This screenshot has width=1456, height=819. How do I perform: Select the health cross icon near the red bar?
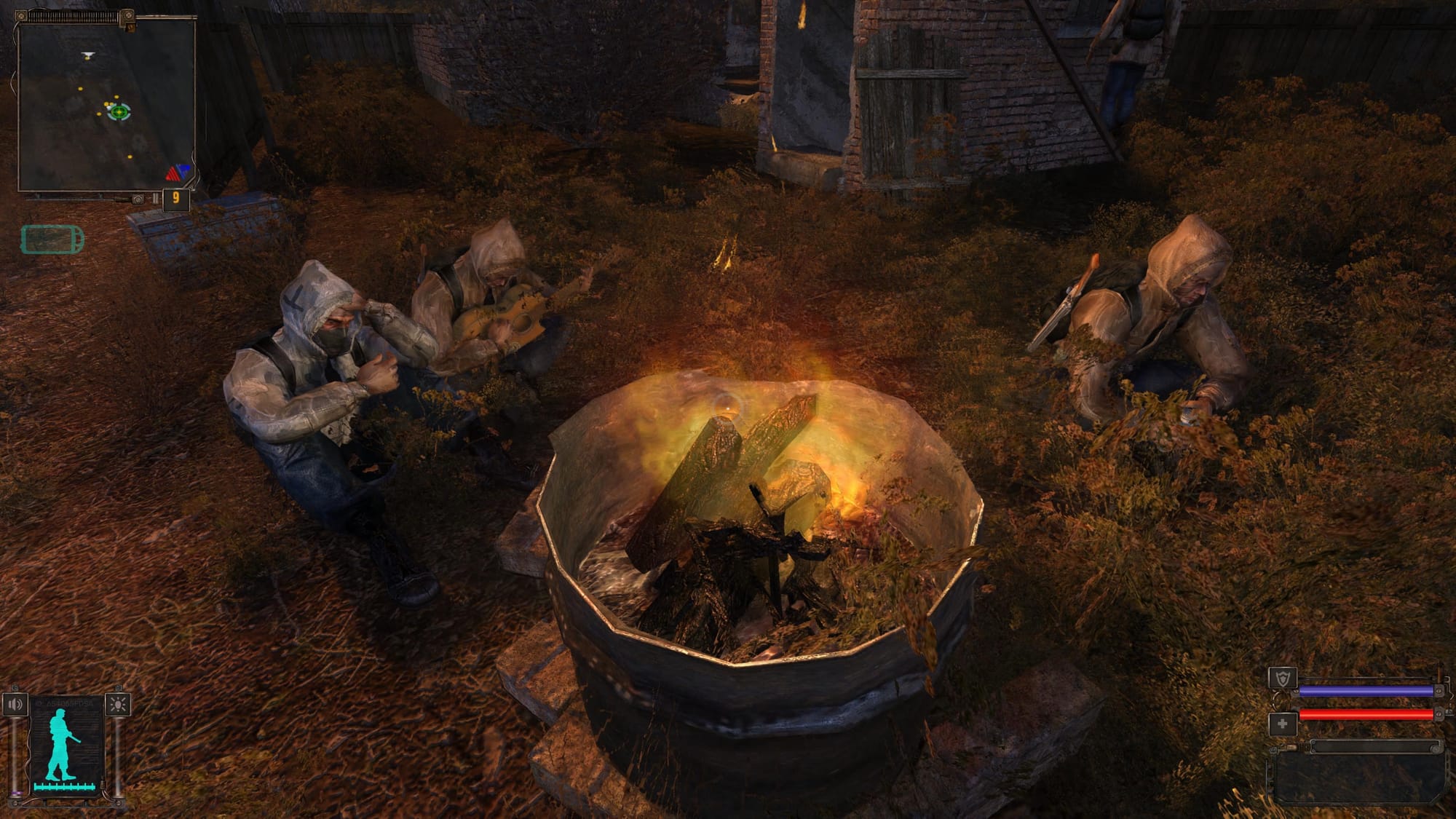1283,722
